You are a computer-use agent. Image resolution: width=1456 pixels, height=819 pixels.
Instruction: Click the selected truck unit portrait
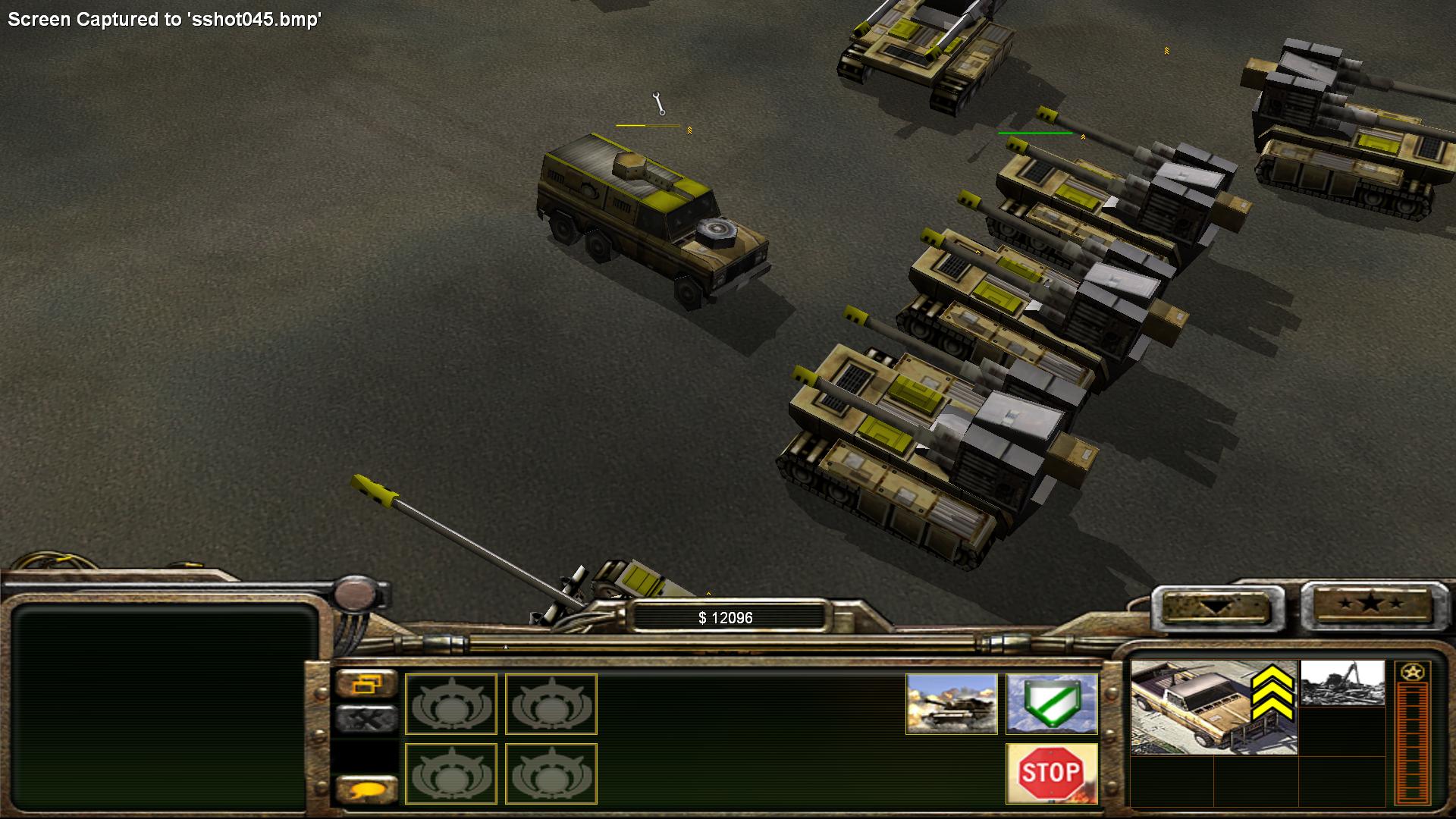point(1212,707)
